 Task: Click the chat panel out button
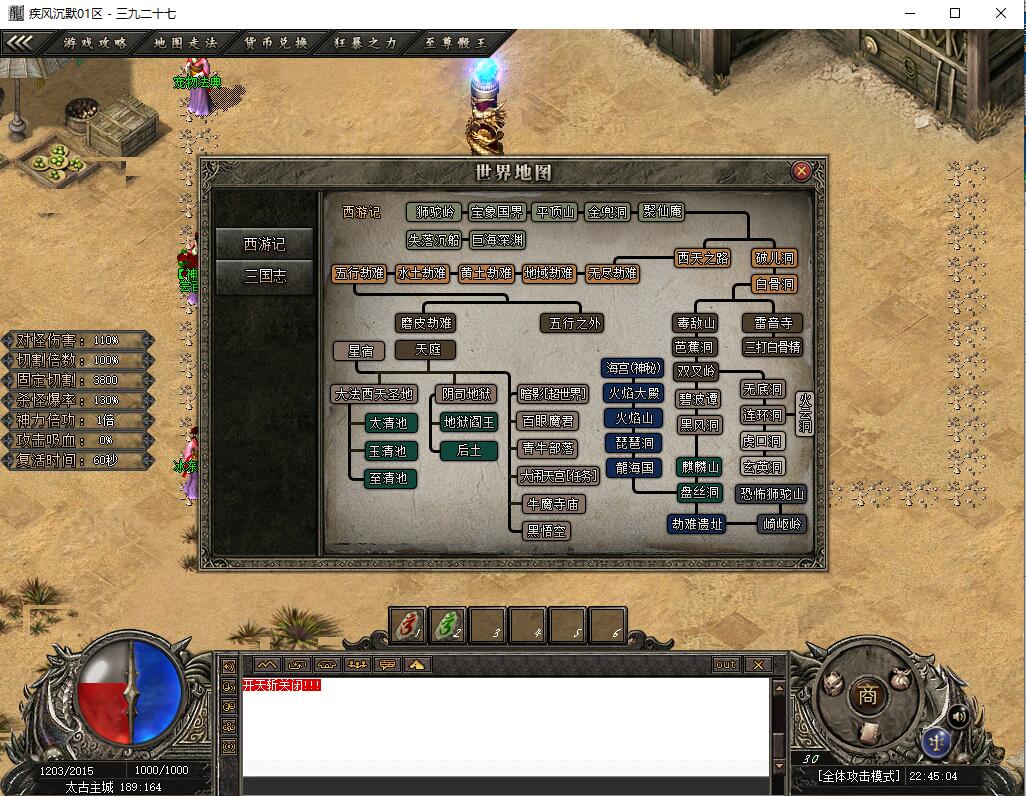click(725, 665)
